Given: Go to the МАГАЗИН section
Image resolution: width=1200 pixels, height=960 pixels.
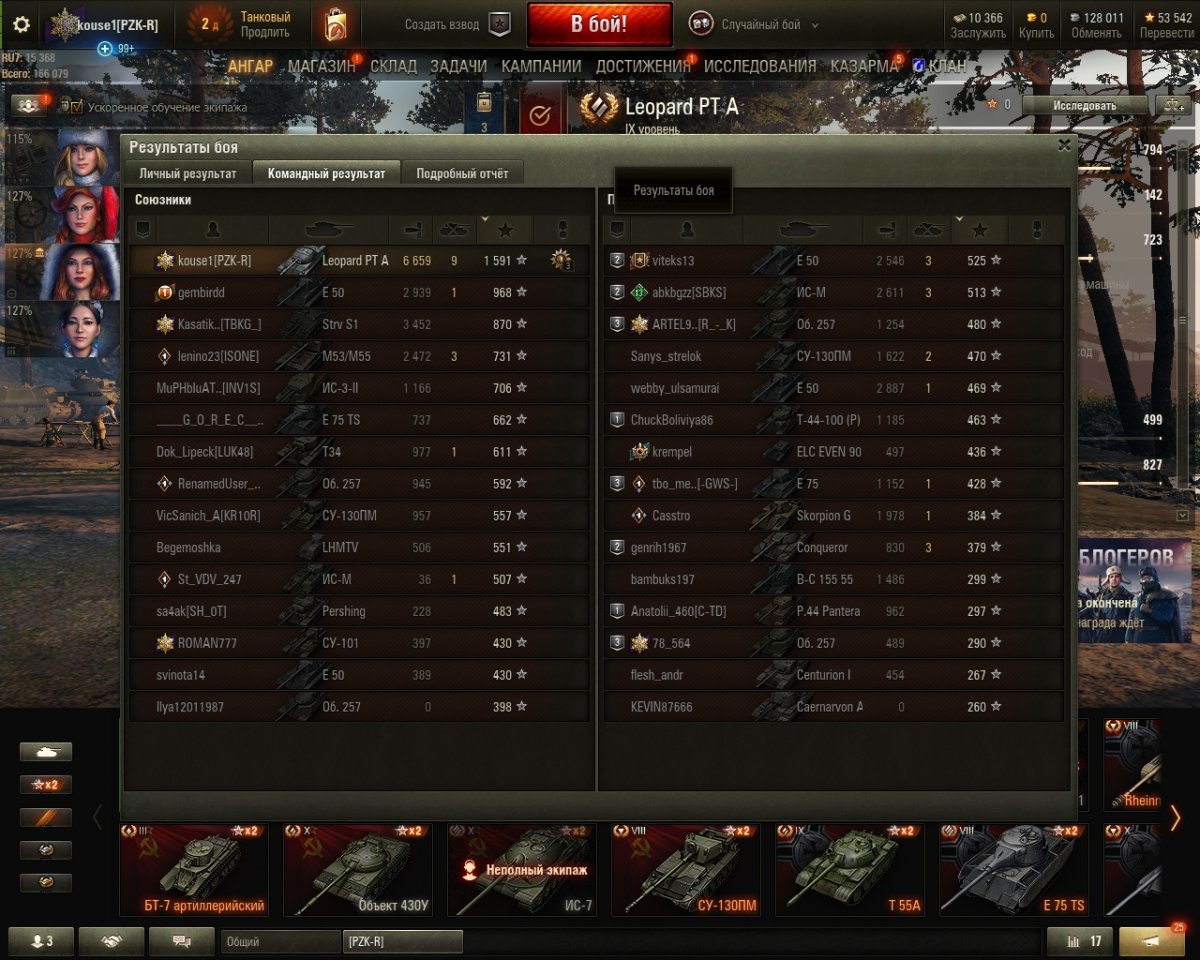Looking at the screenshot, I should (x=321, y=67).
